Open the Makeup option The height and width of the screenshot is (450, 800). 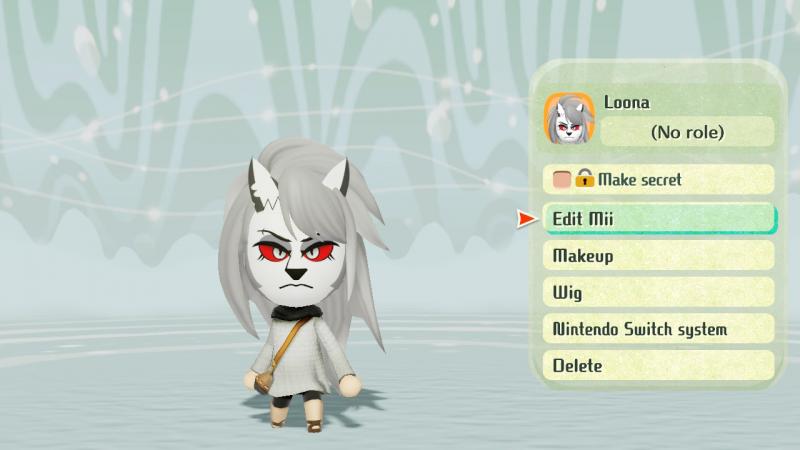point(658,256)
